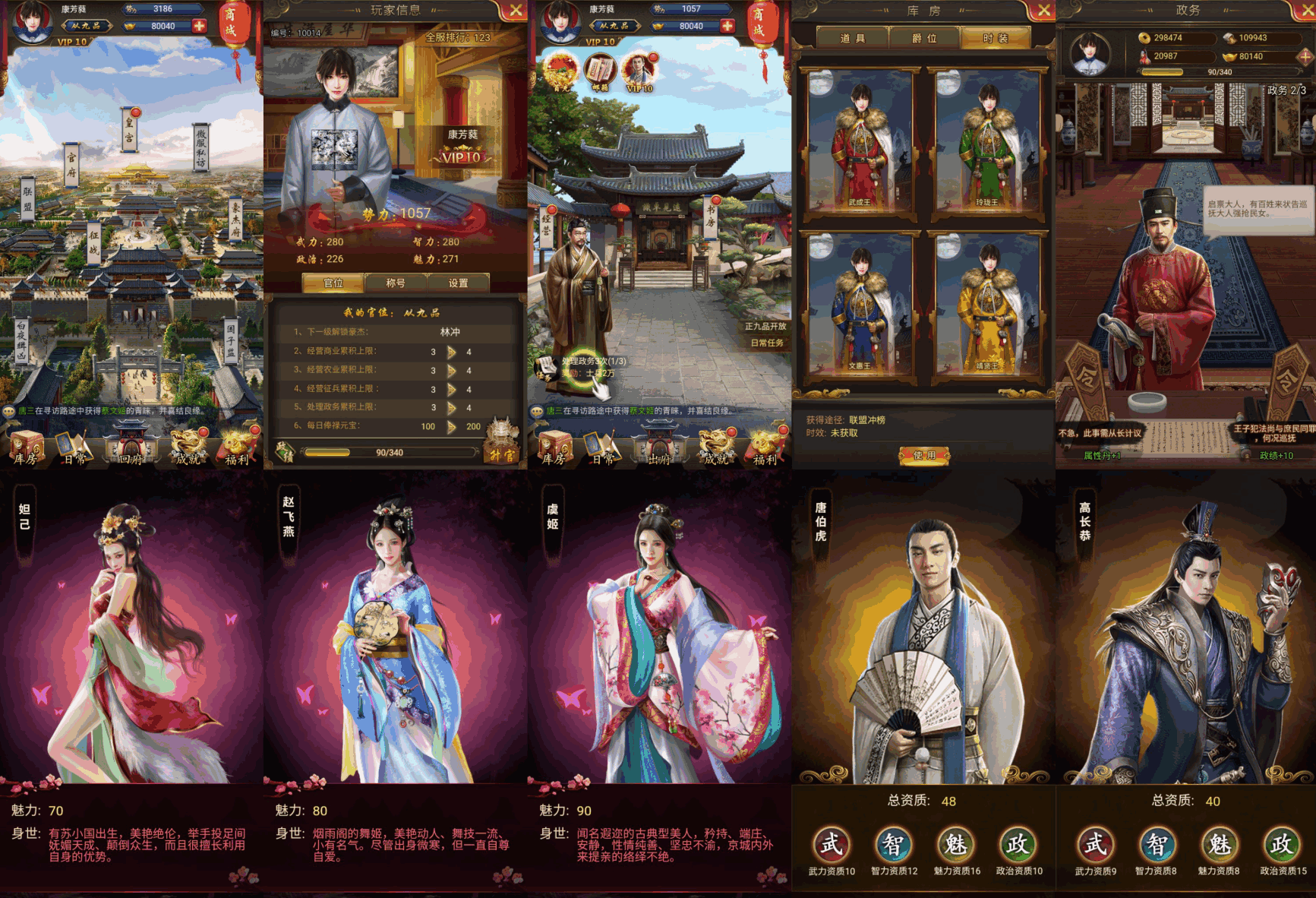Tap the 出府 gate button
This screenshot has width=1316, height=898.
click(x=658, y=450)
